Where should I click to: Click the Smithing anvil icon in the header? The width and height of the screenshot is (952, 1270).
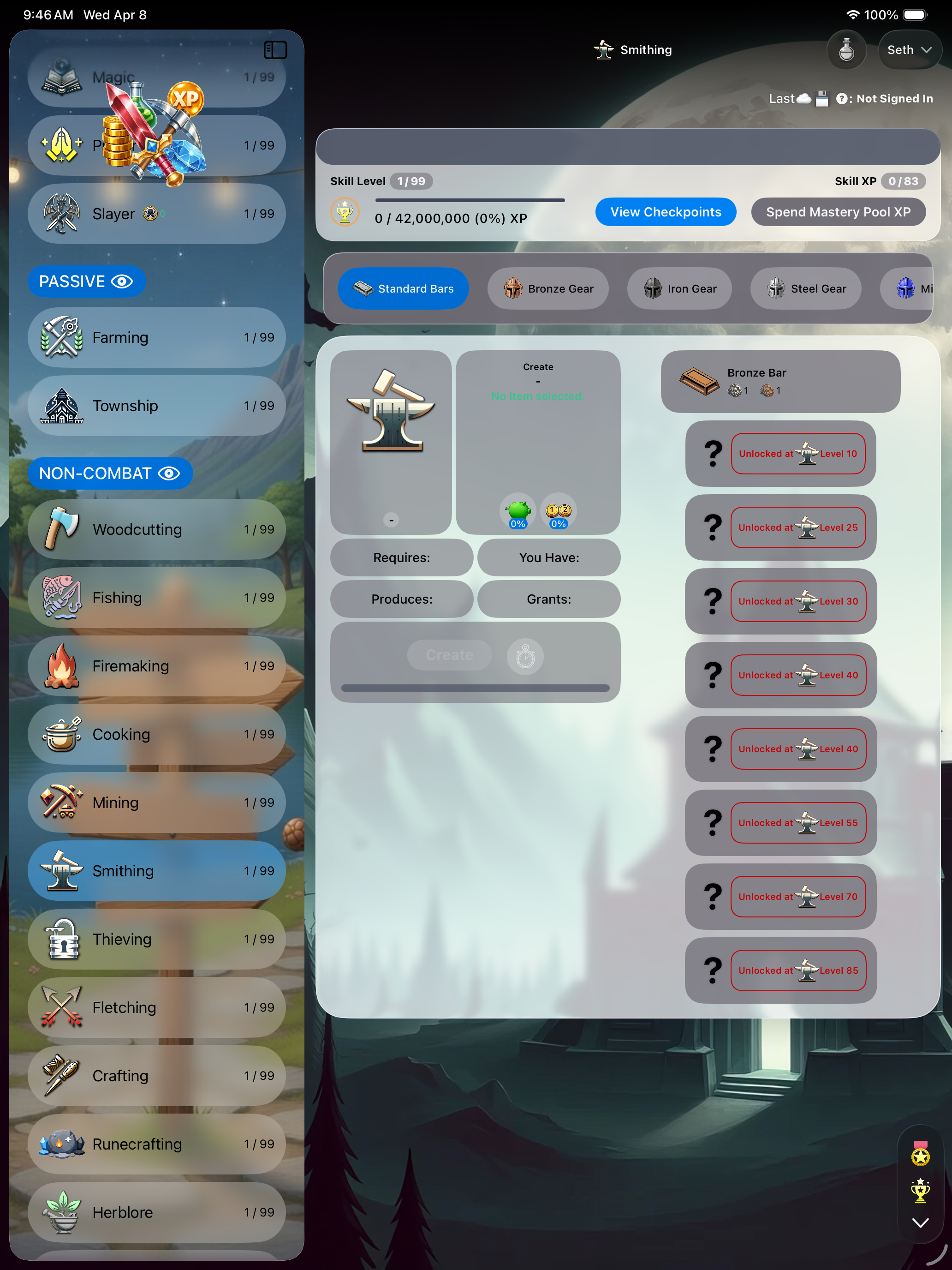click(604, 50)
